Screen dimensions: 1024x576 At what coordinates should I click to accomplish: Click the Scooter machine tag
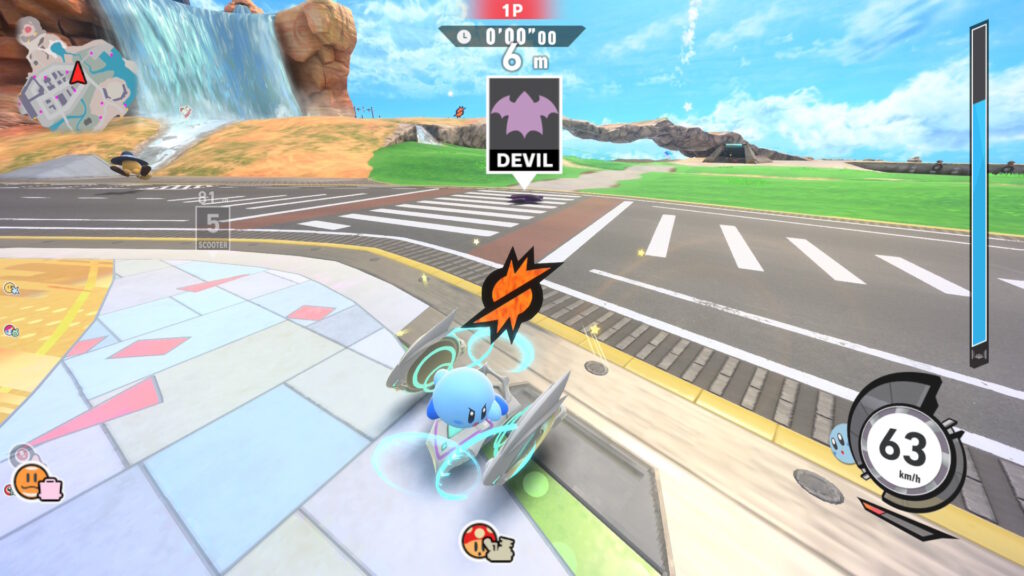click(212, 227)
